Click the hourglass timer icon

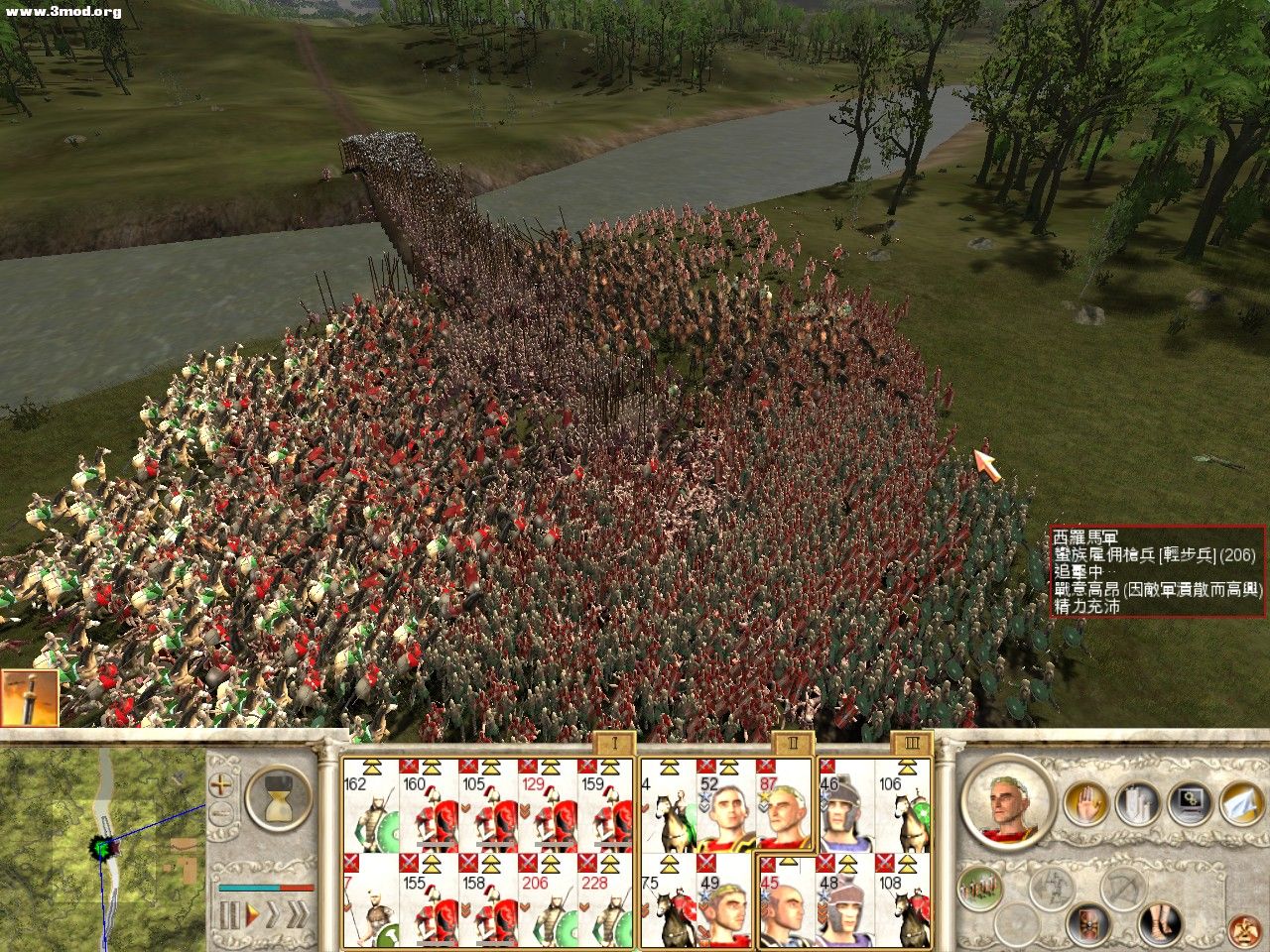[278, 798]
